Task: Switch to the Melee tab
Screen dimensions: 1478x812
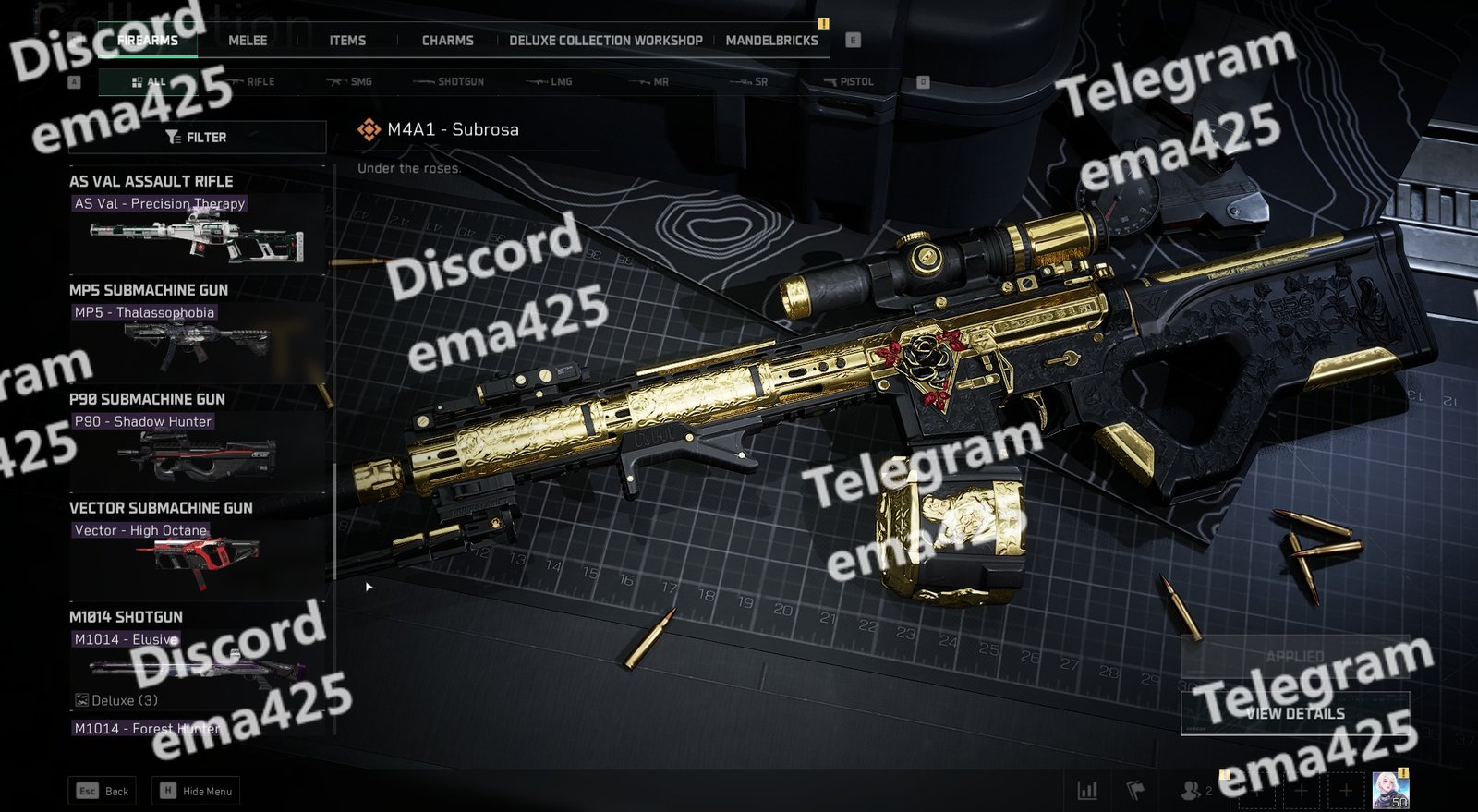Action: pos(248,41)
